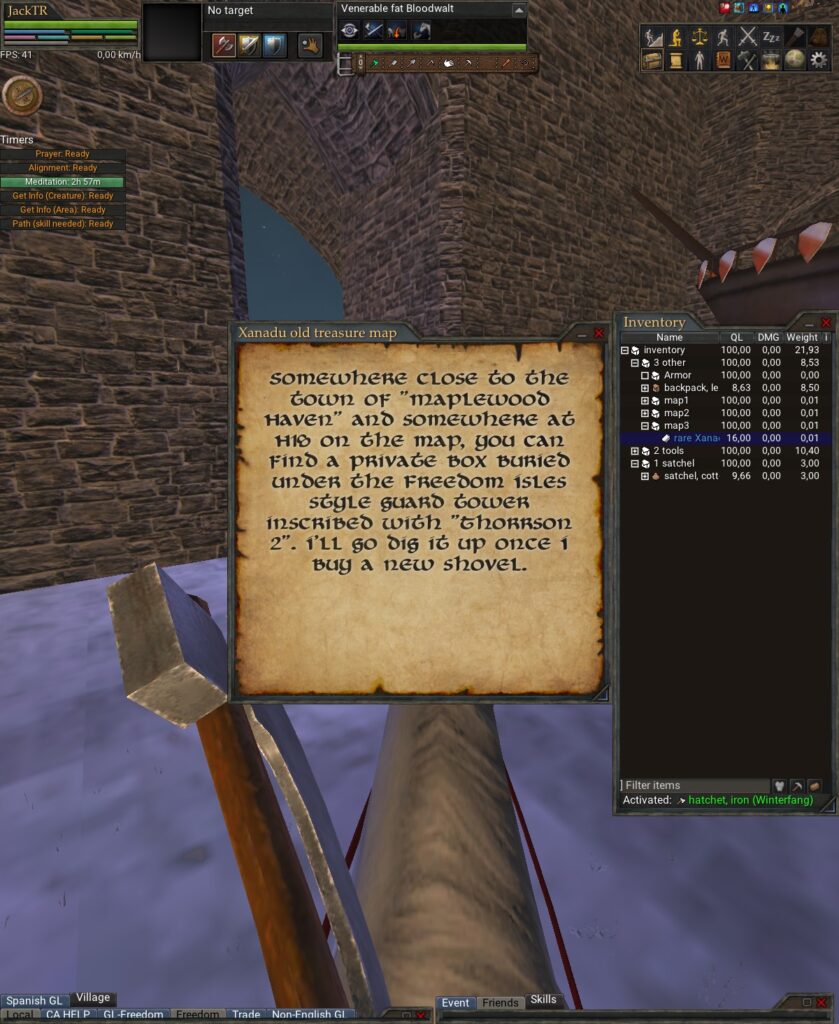Open the Trade chat tab
The width and height of the screenshot is (839, 1024).
pyautogui.click(x=246, y=1015)
